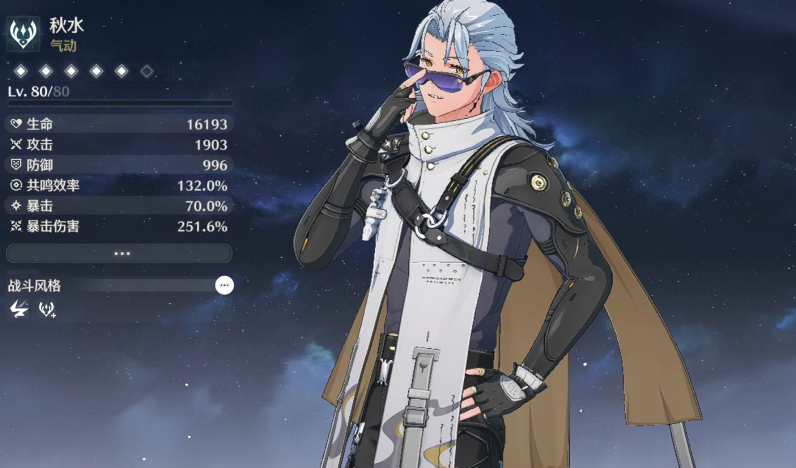
Task: Select the lightning slash combat style icon
Action: [x=18, y=309]
